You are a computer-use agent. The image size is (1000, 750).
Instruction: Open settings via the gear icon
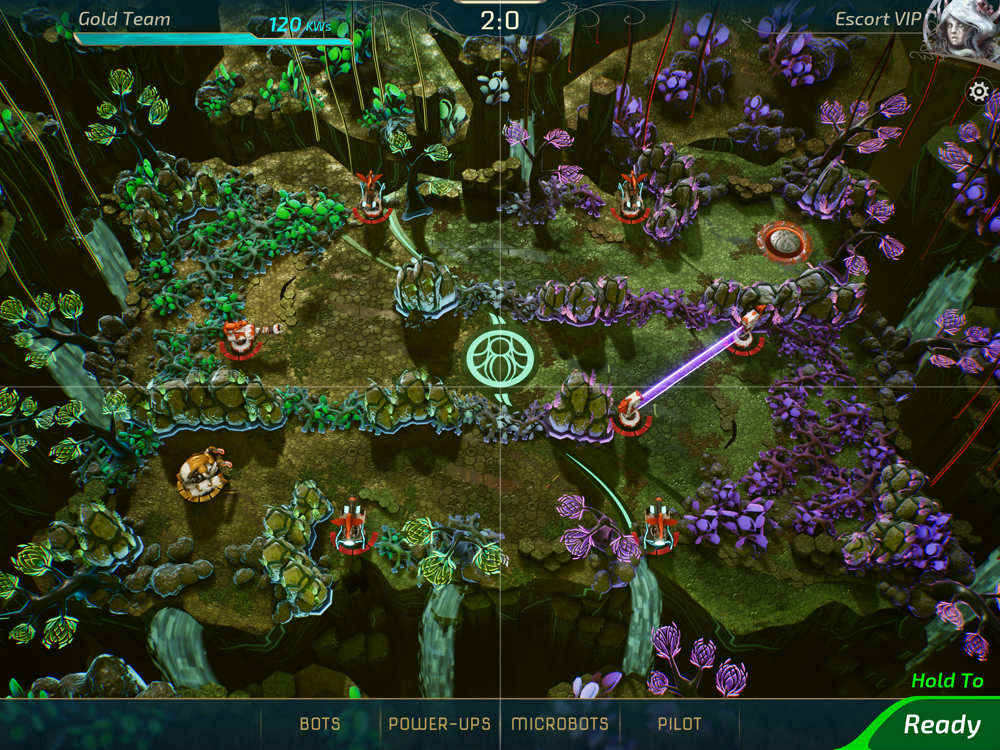[x=979, y=92]
